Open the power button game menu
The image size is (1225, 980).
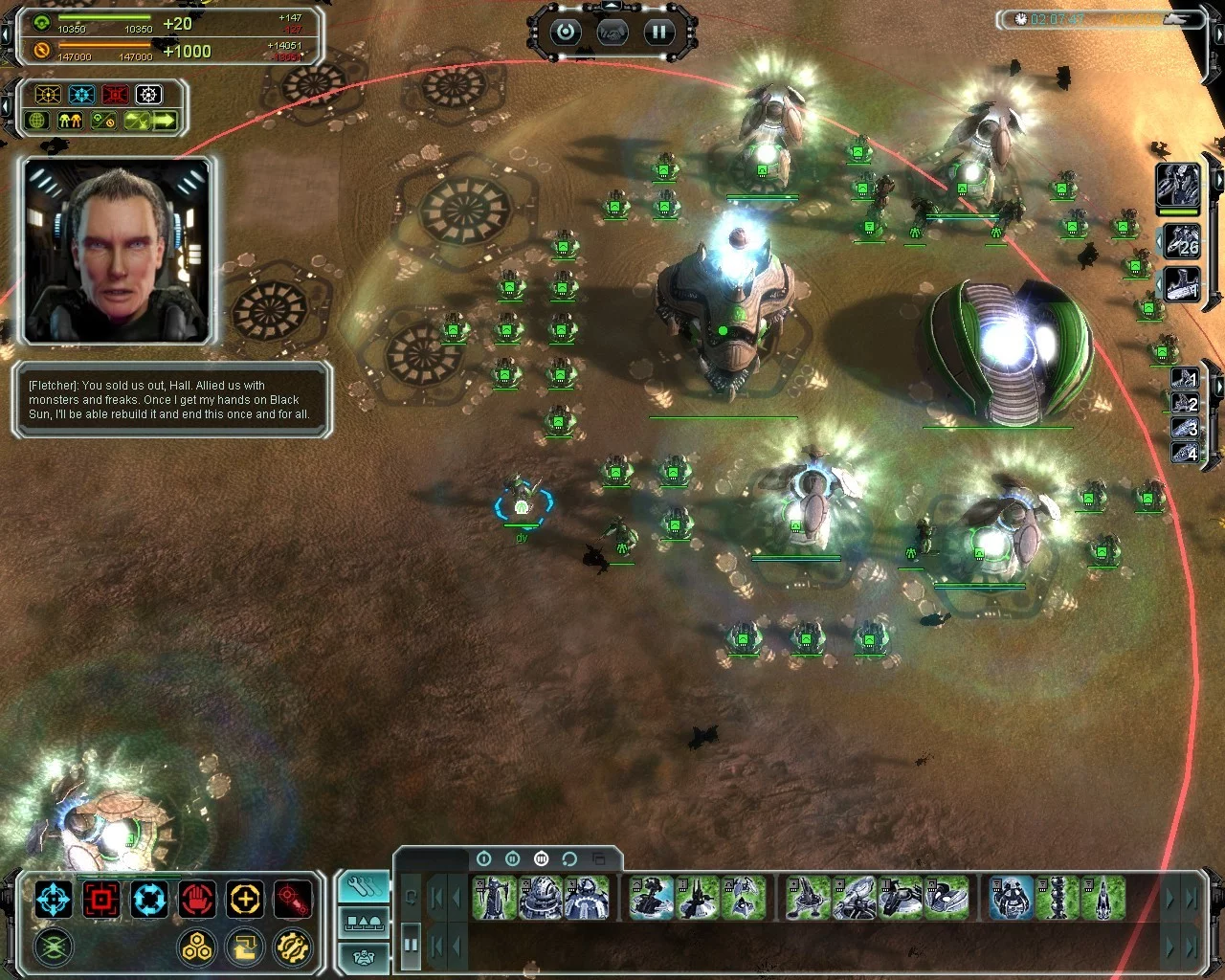566,33
